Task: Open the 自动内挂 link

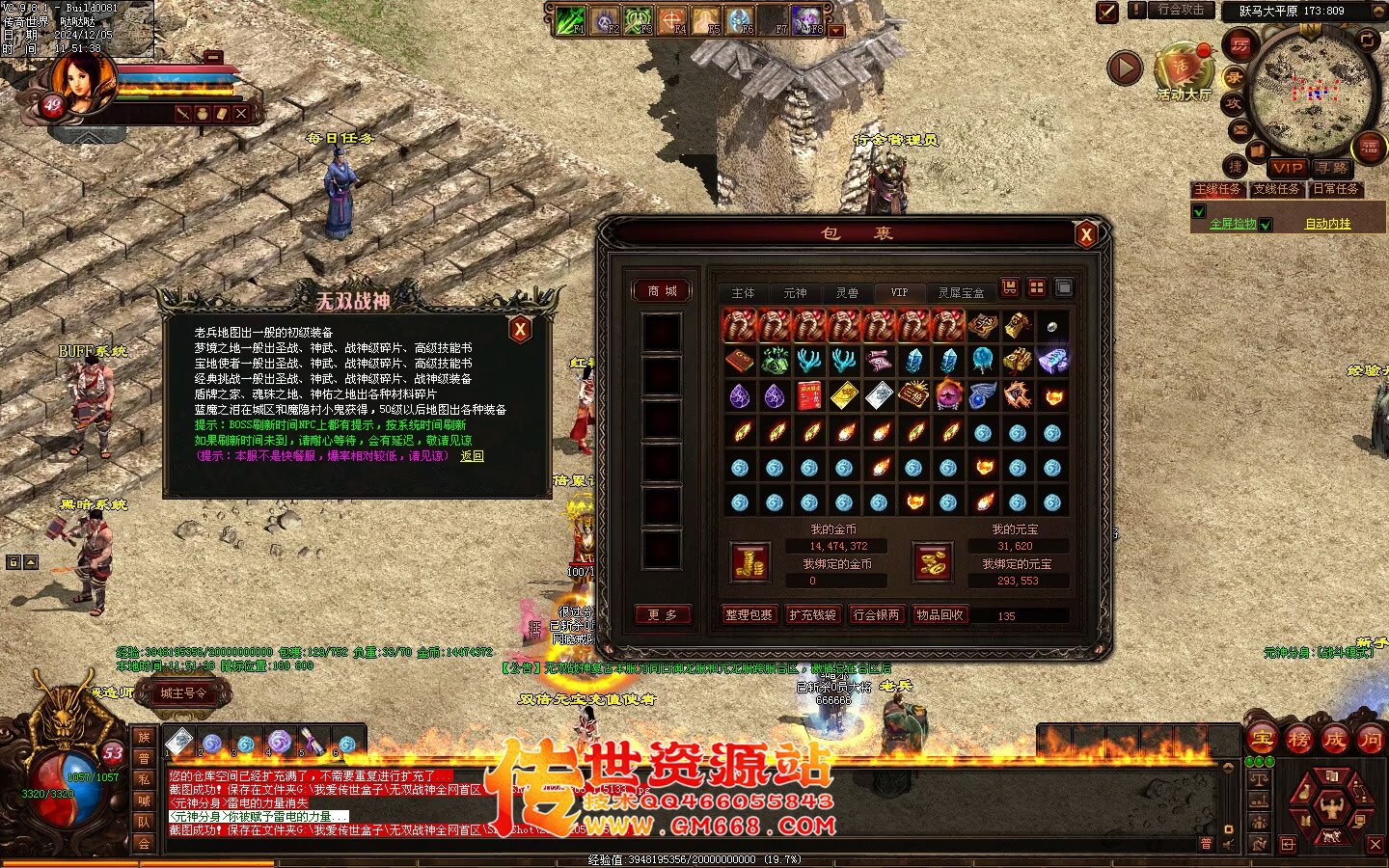Action: click(1327, 224)
